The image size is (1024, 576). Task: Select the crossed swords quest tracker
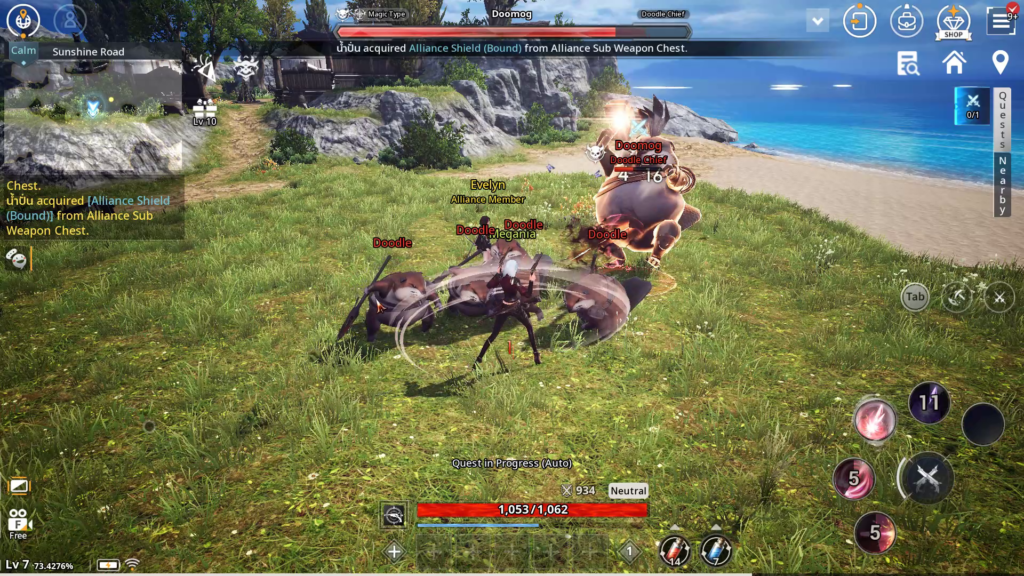click(972, 105)
